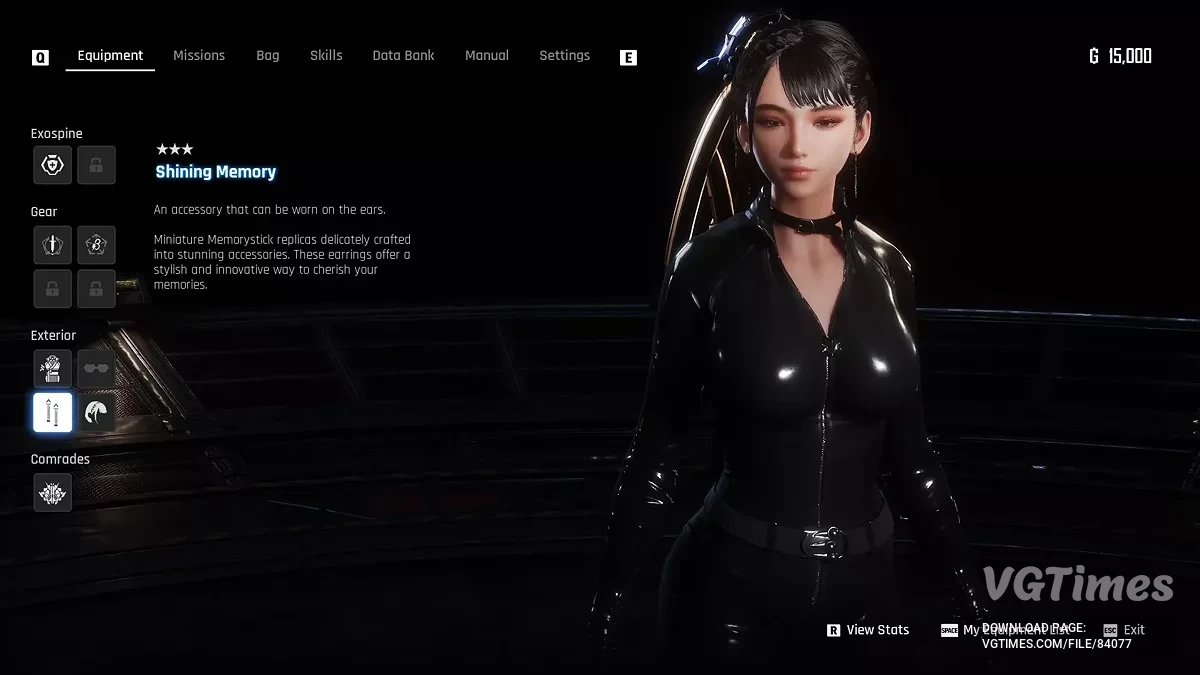
Task: Select the pentagon emblem Gear slot
Action: click(96, 244)
